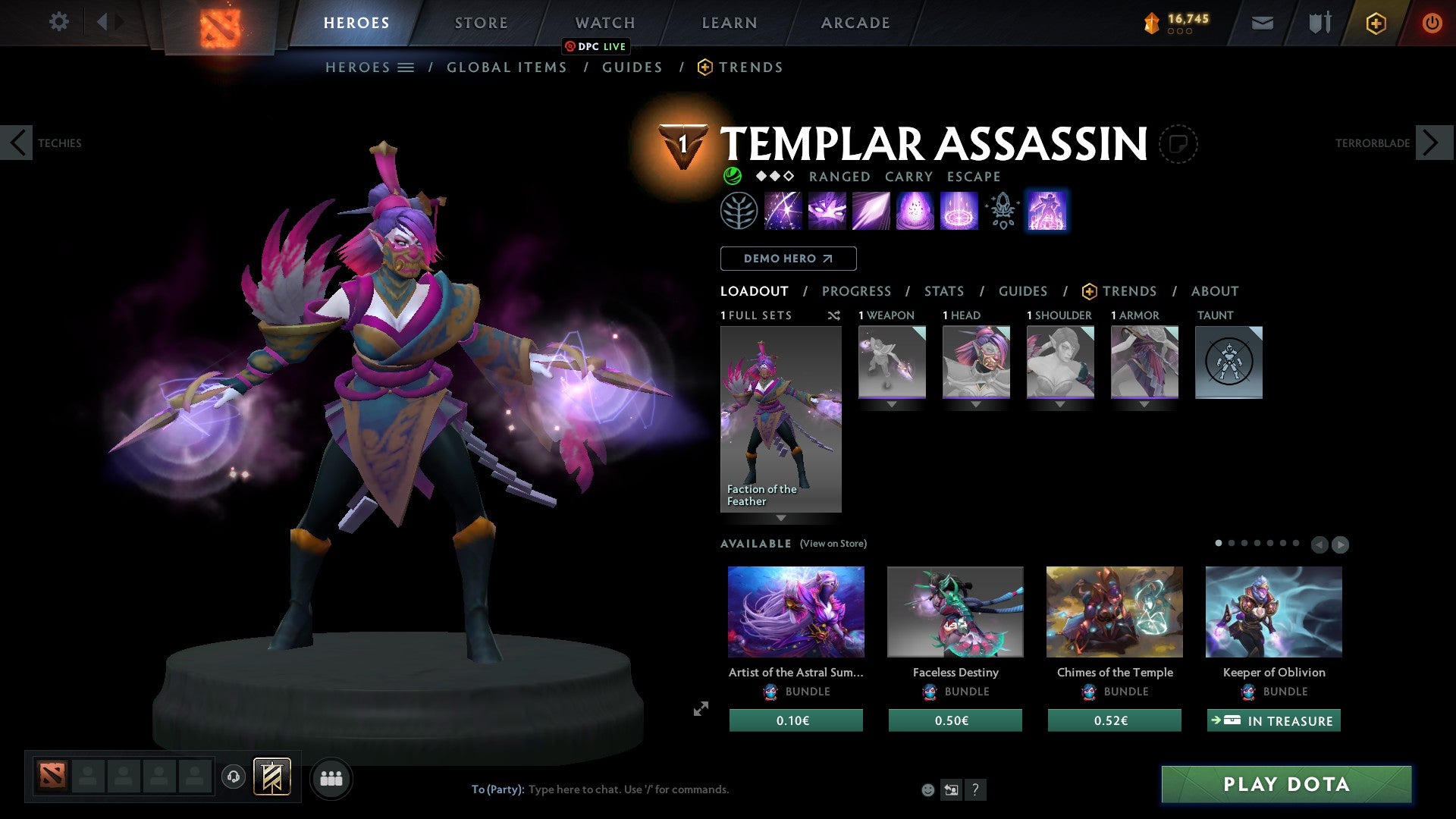The image size is (1456, 819).
Task: Click the party chat input field
Action: 629,789
